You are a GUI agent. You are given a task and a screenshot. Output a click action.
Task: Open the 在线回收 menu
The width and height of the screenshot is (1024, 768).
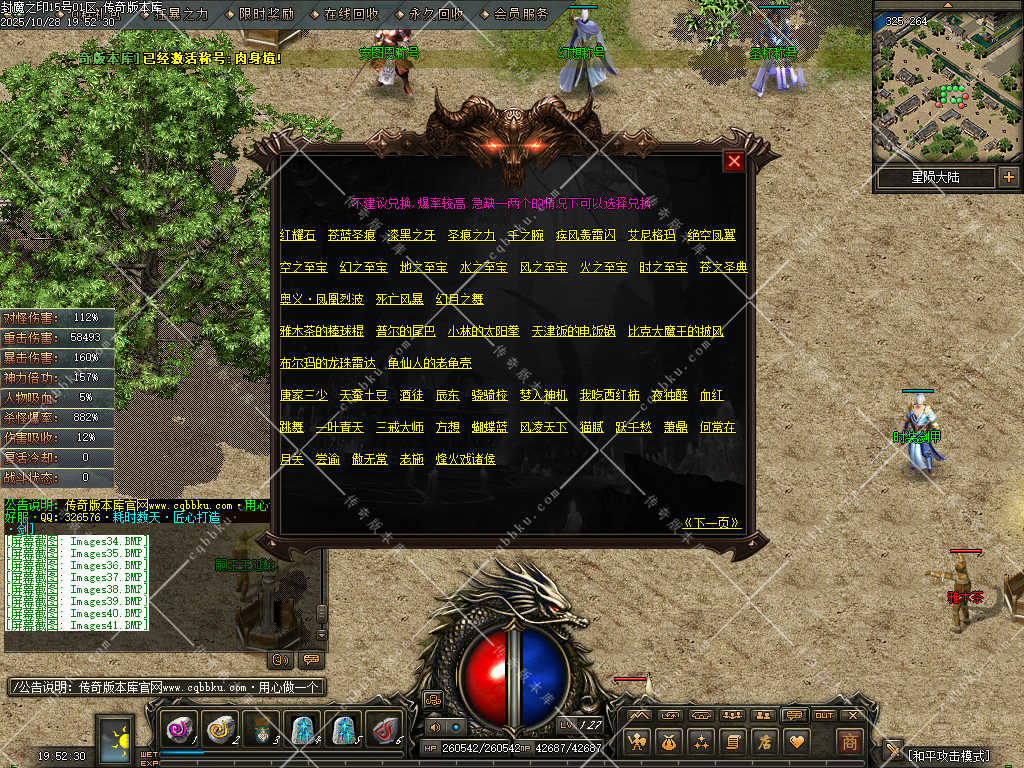tap(351, 14)
